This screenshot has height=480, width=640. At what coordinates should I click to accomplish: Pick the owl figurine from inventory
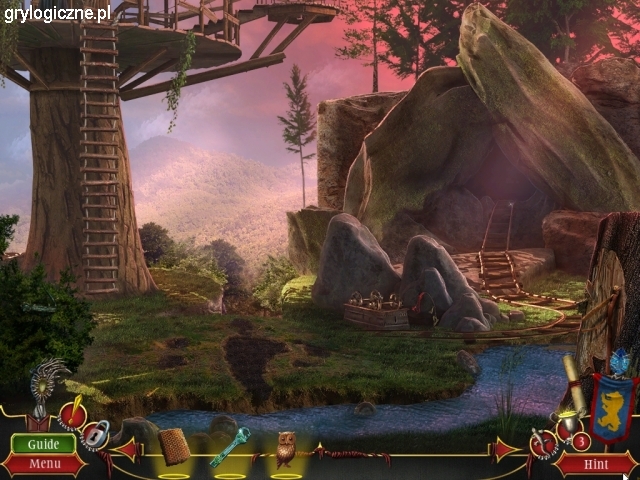[x=285, y=448]
